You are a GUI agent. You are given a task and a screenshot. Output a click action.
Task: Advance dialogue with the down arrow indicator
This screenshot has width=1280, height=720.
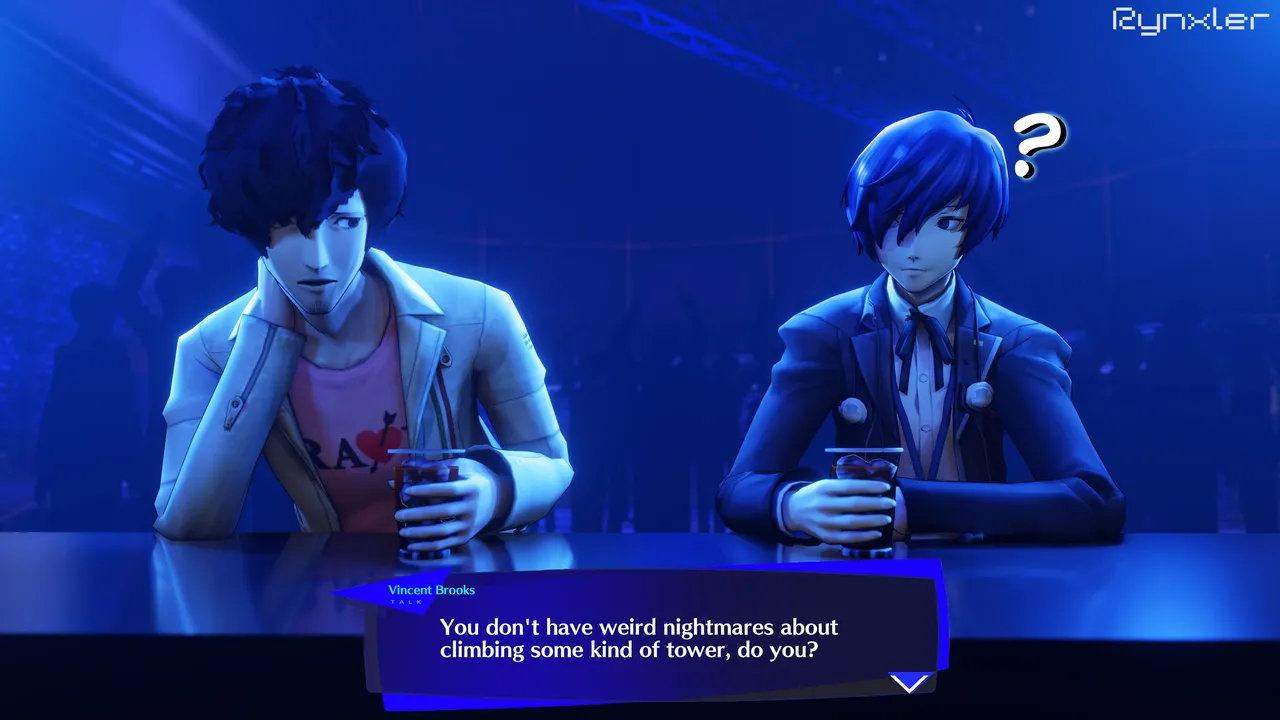909,683
